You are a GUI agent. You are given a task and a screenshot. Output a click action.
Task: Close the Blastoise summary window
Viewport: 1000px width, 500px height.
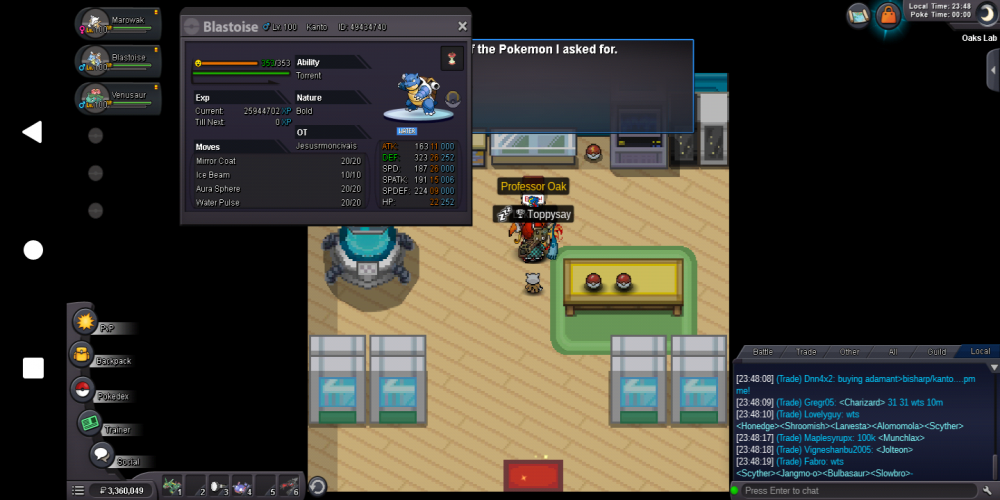point(462,27)
